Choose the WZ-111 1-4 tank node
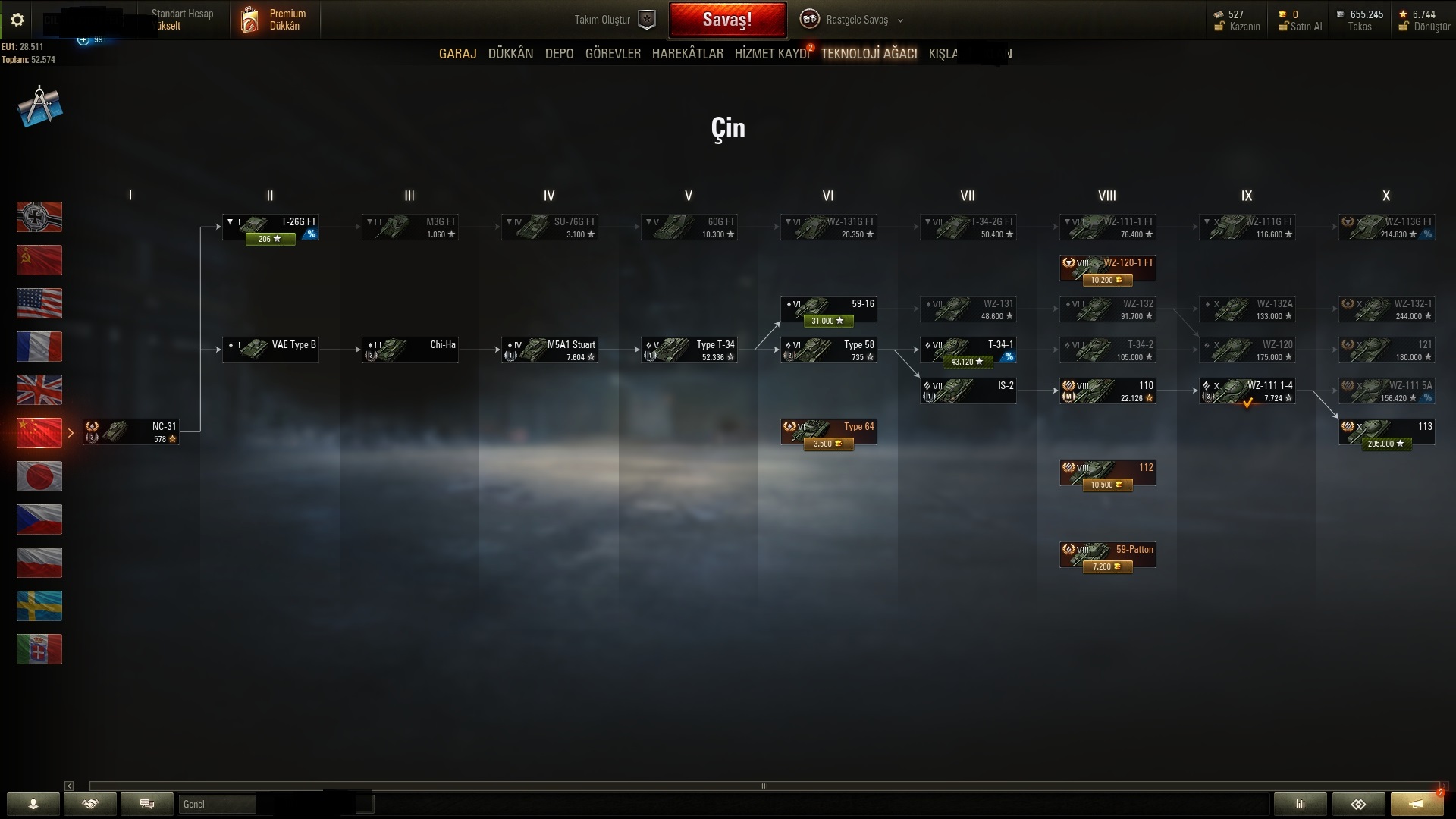 (x=1247, y=391)
